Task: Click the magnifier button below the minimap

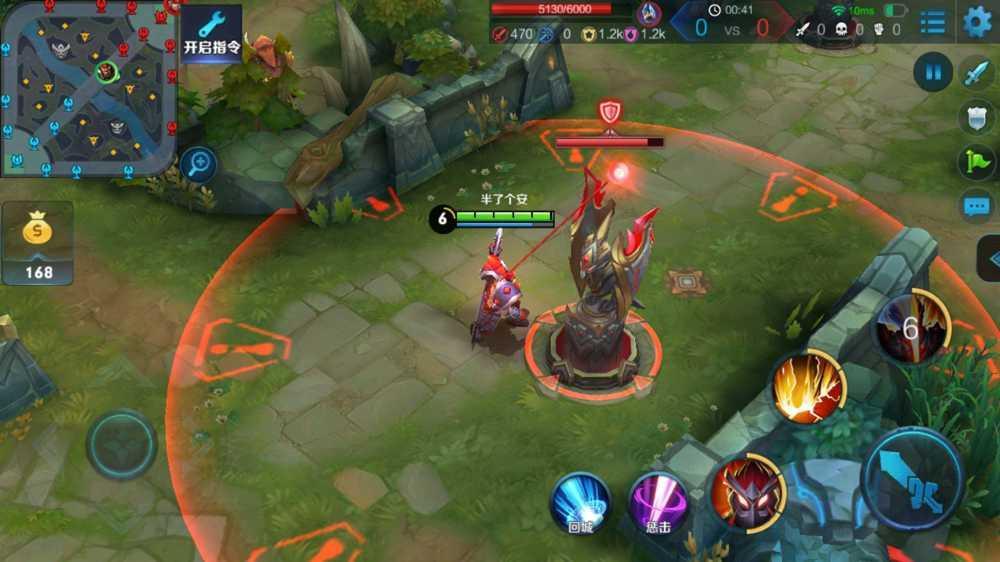Action: (200, 163)
